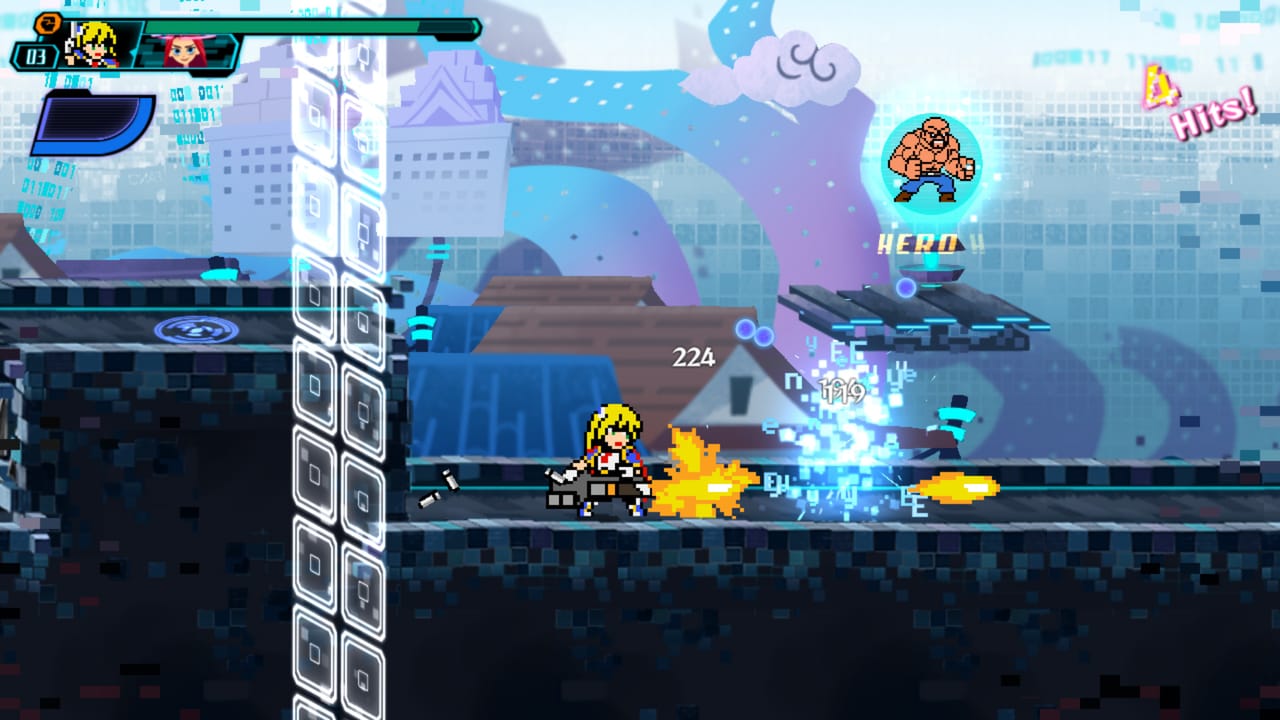Click Stella's character sprite firing the gun
1280x720 pixels.
[610, 460]
